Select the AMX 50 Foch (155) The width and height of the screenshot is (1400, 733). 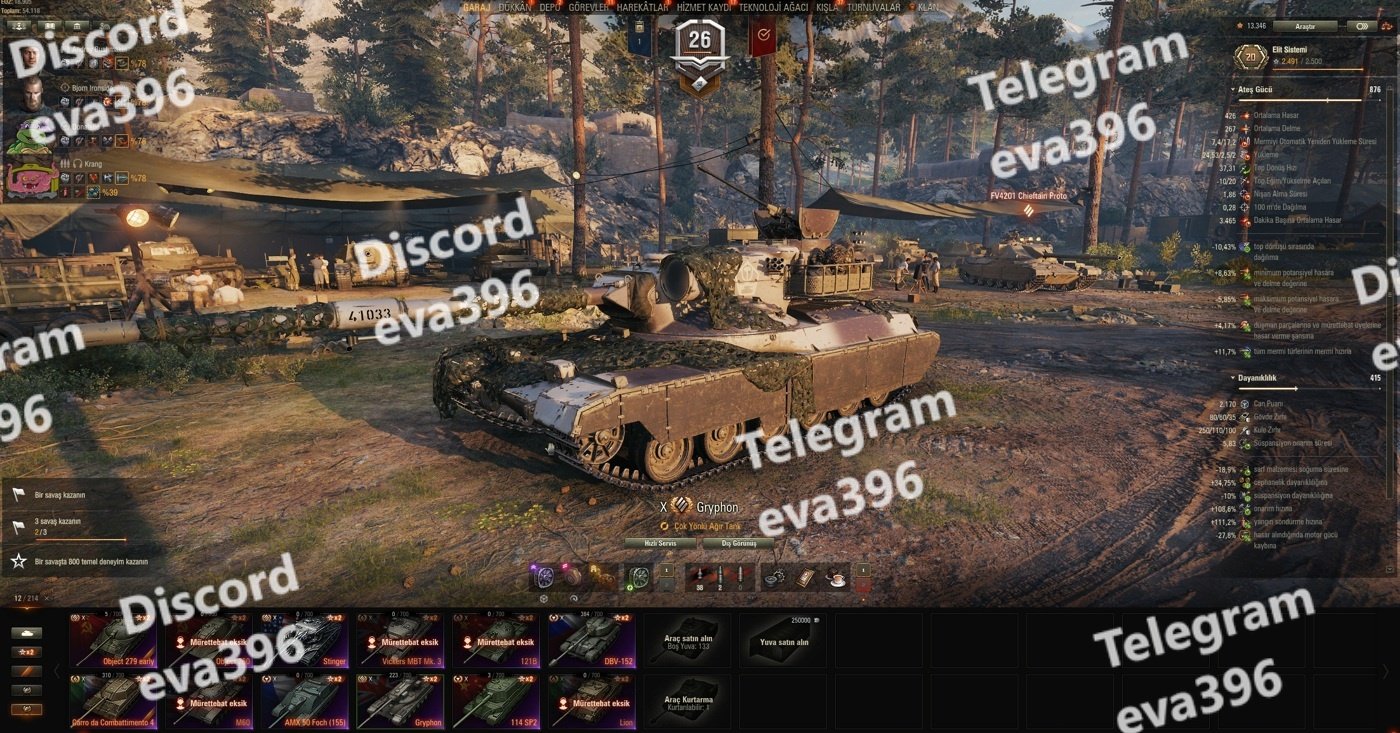(302, 700)
